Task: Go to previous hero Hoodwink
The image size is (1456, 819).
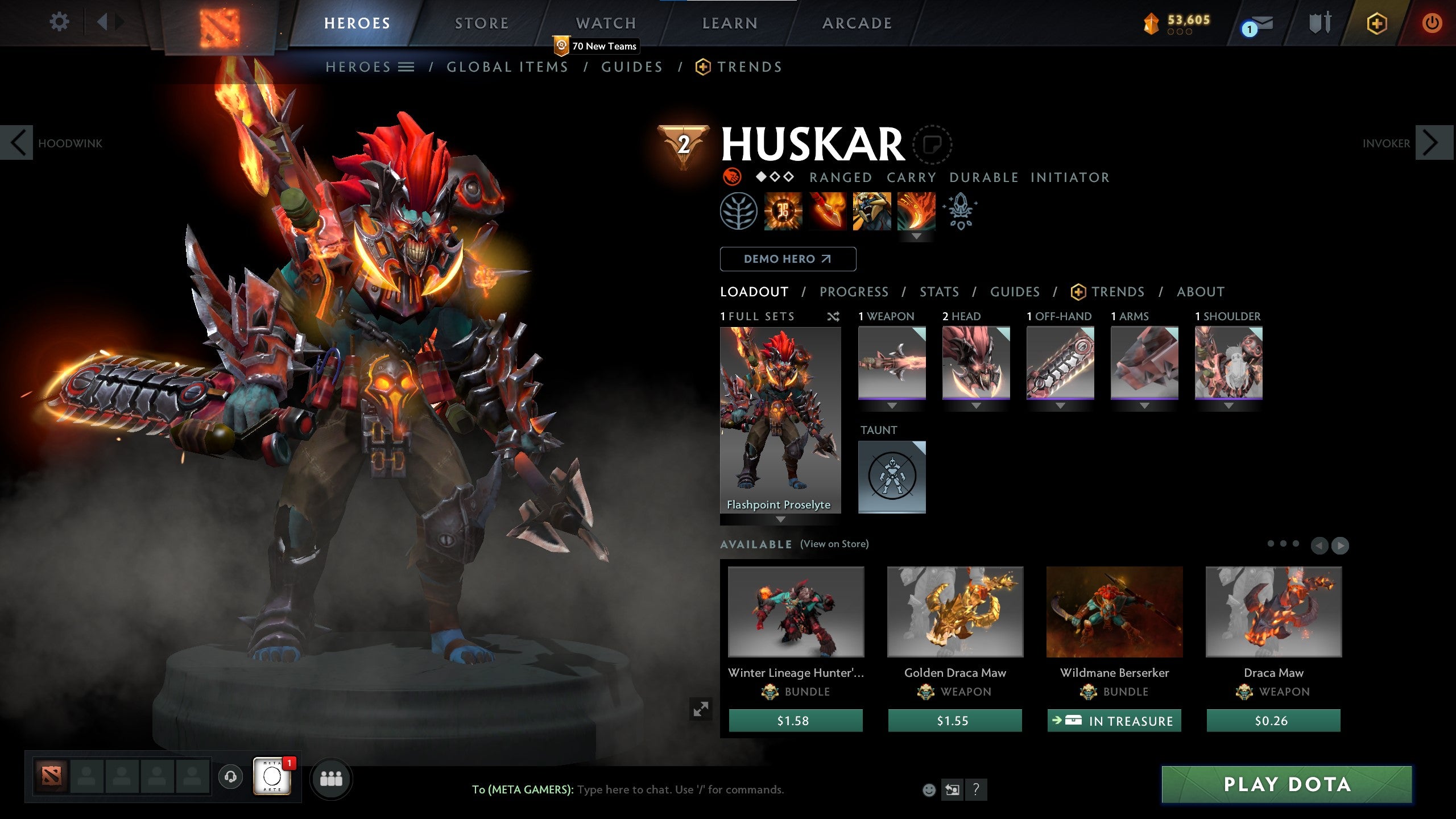Action: coord(17,143)
